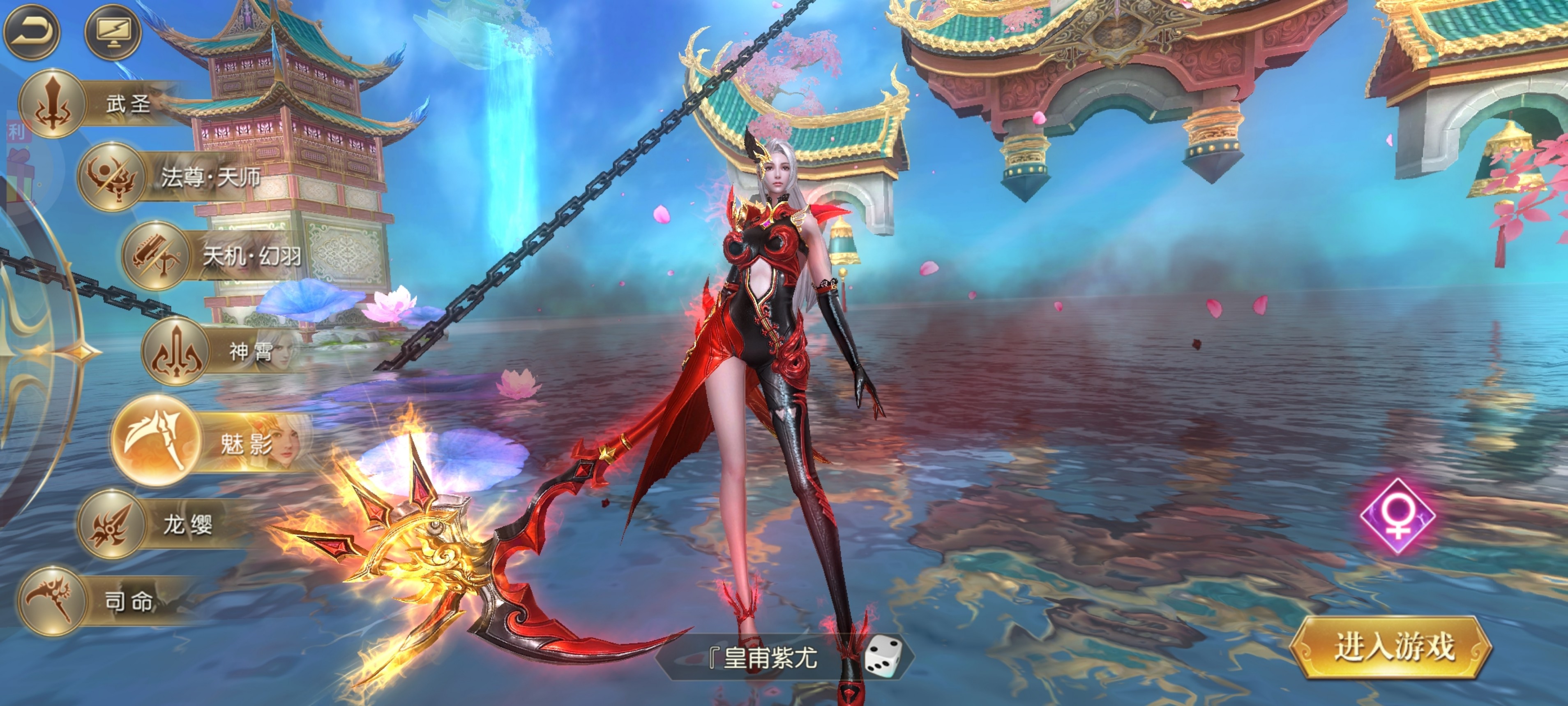
Task: Select the 司命 class
Action: pos(52,601)
